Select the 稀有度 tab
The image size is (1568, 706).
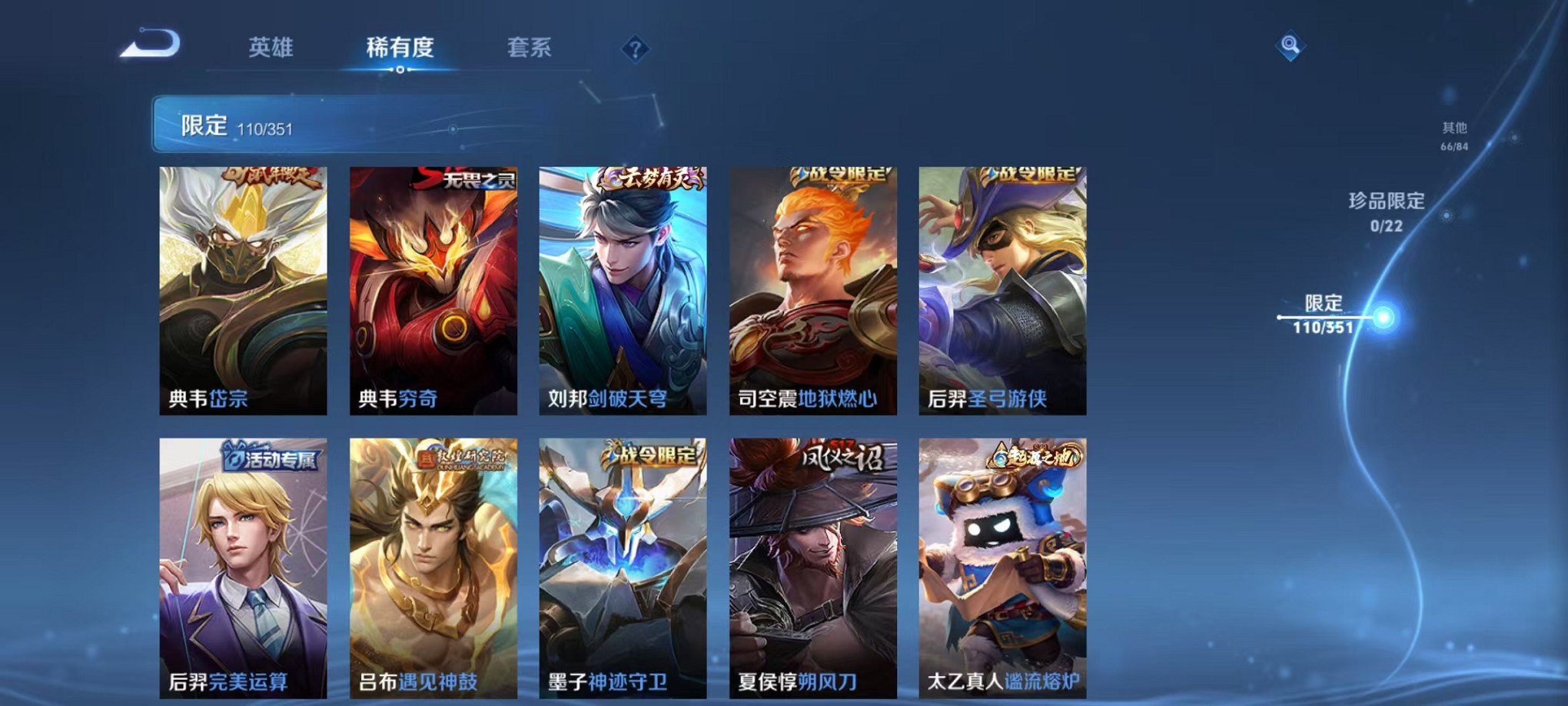tap(400, 48)
